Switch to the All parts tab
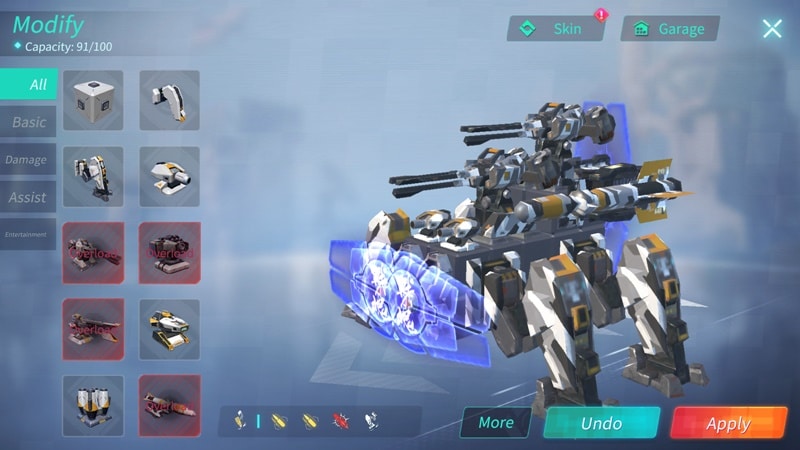Image resolution: width=800 pixels, height=450 pixels. click(29, 84)
